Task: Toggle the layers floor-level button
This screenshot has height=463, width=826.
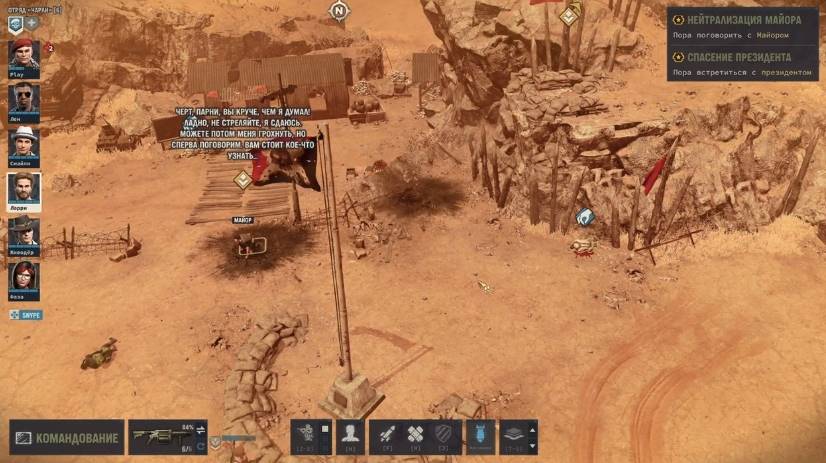Action: [512, 436]
